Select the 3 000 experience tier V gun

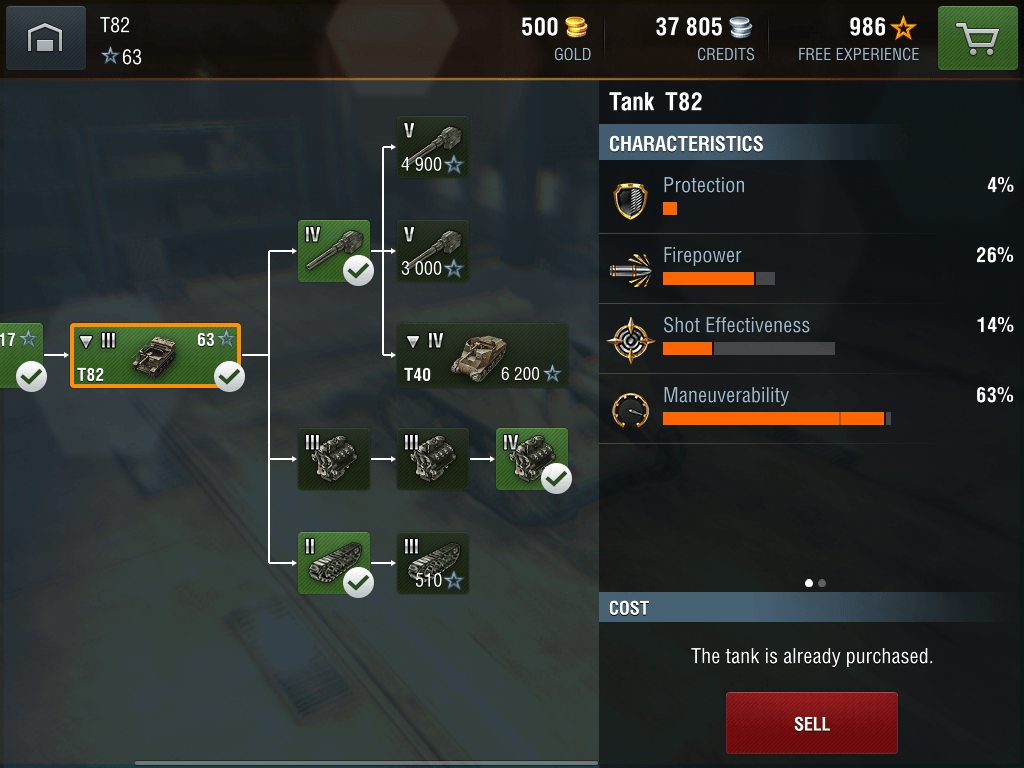click(433, 251)
